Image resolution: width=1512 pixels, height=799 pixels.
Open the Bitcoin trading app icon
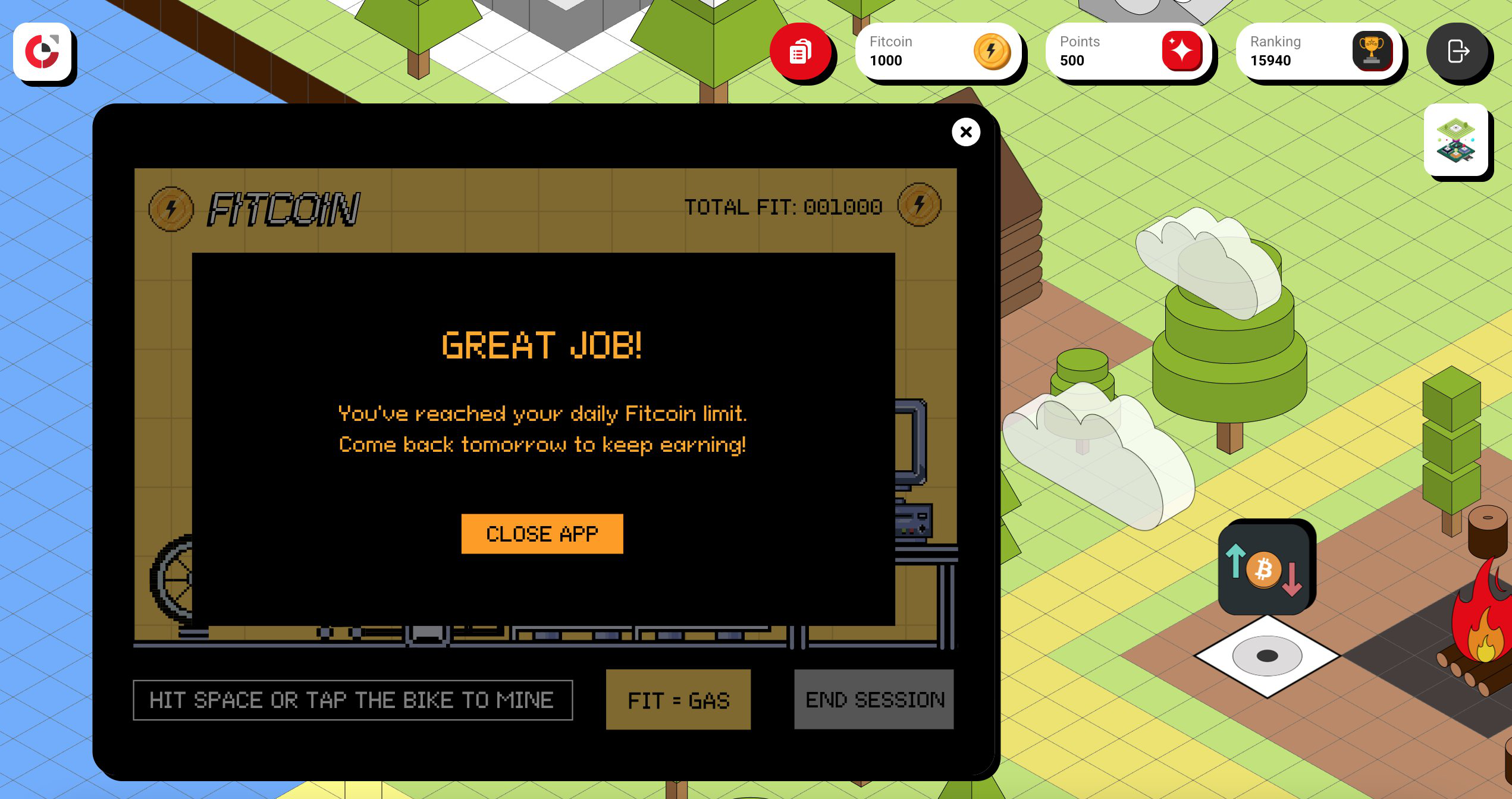click(x=1265, y=568)
